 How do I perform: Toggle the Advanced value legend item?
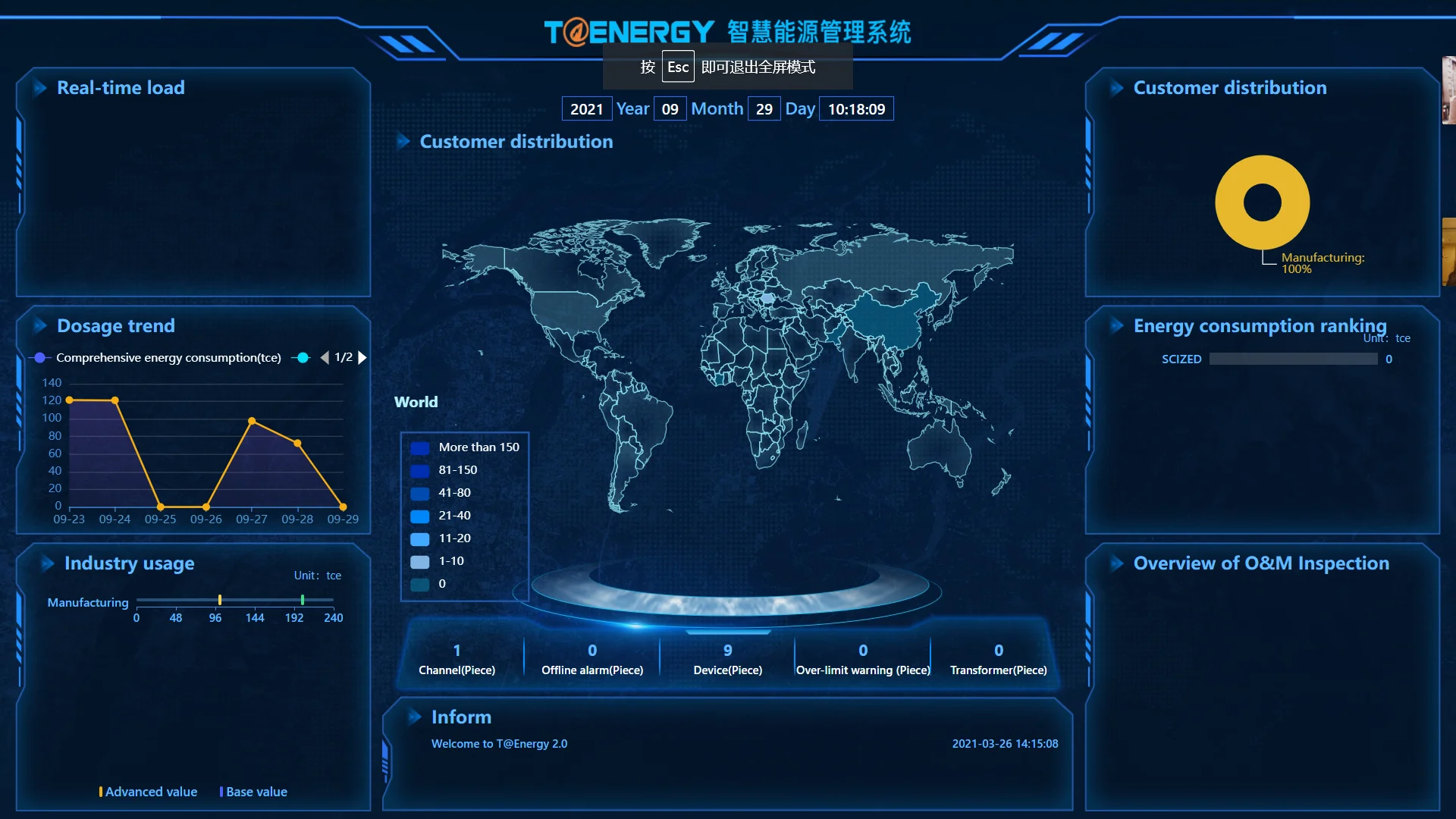coord(149,792)
